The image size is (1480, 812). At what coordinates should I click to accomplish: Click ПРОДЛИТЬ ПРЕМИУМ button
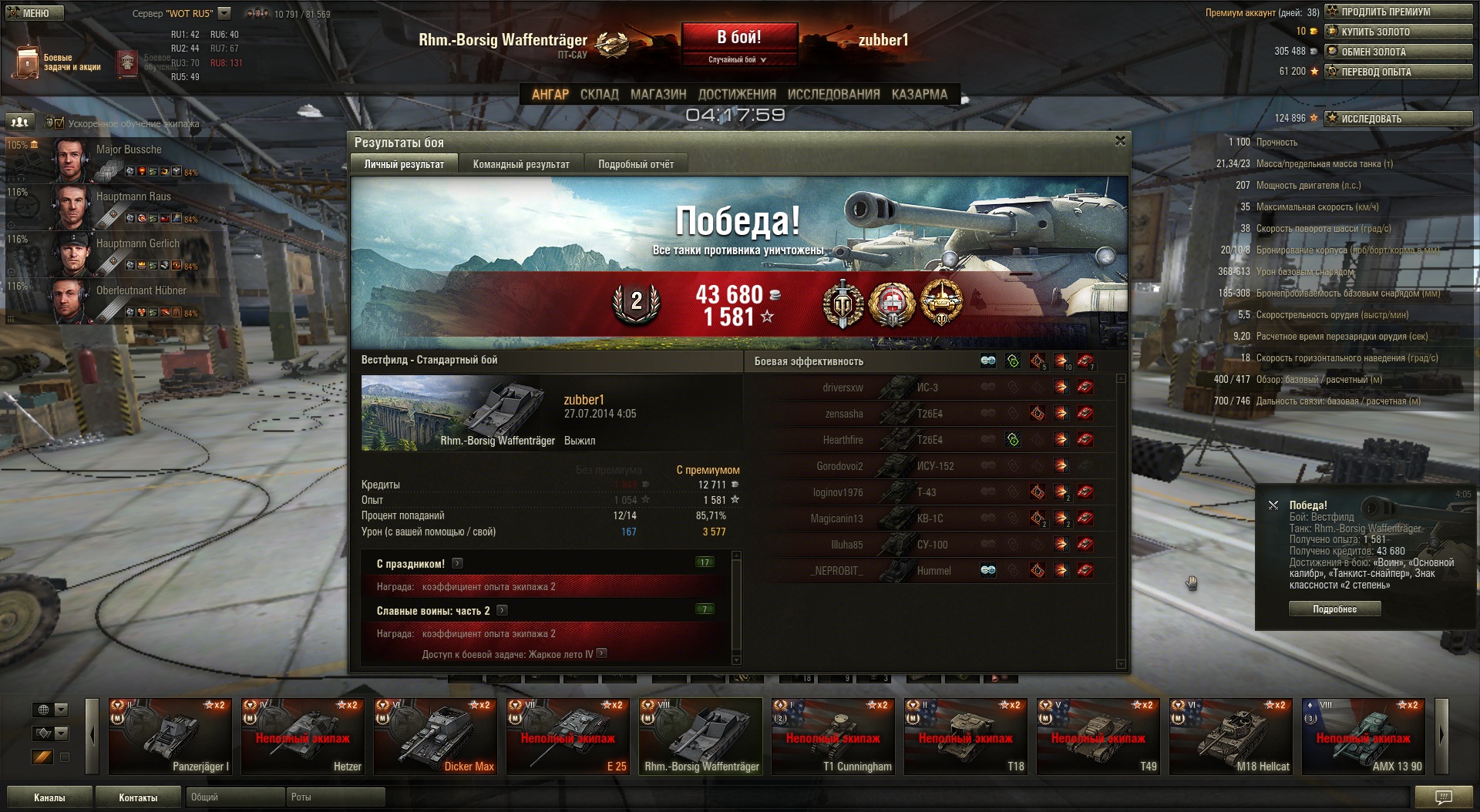tap(1398, 12)
